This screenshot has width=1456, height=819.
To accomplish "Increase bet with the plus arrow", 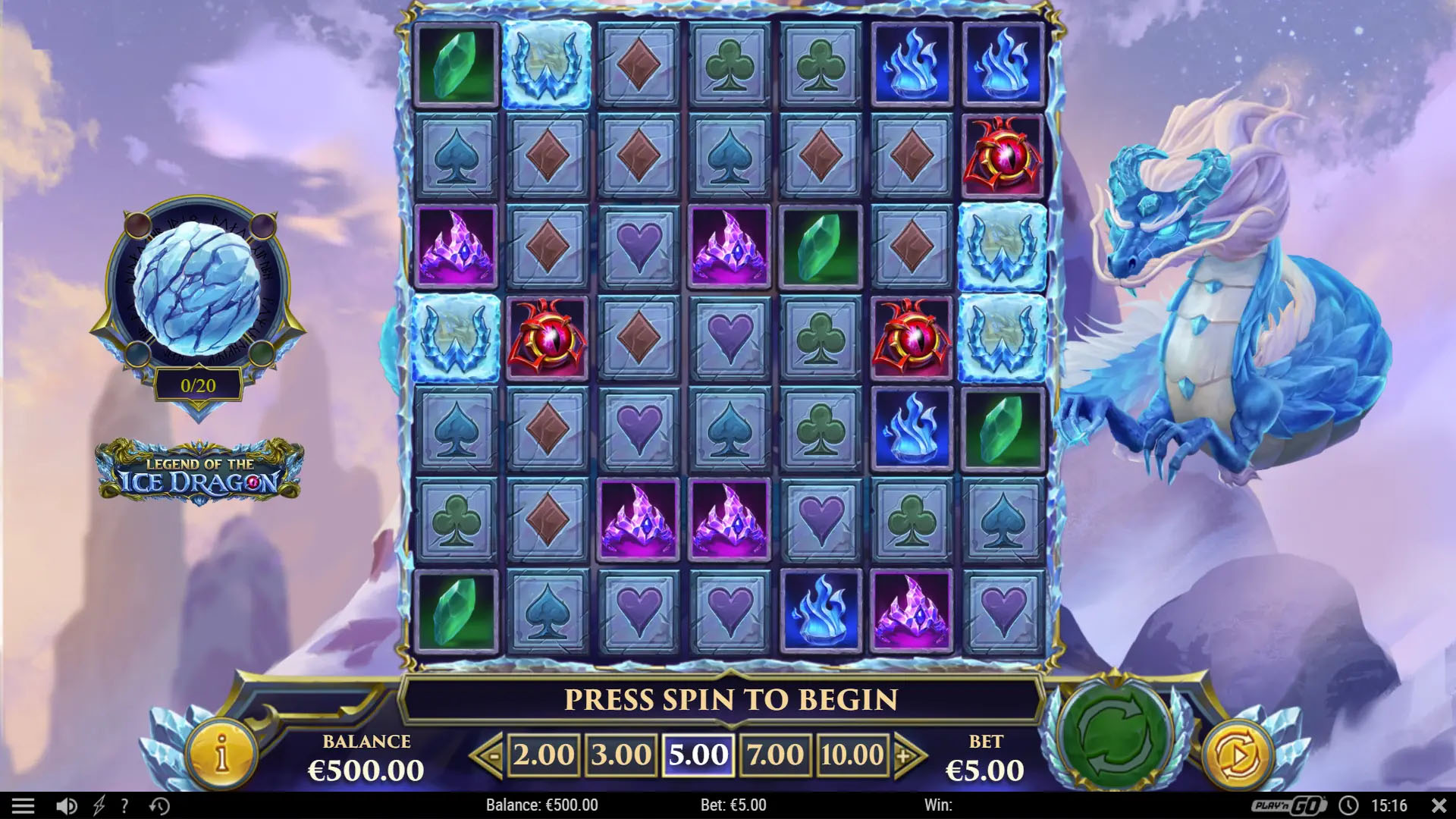I will [x=906, y=755].
